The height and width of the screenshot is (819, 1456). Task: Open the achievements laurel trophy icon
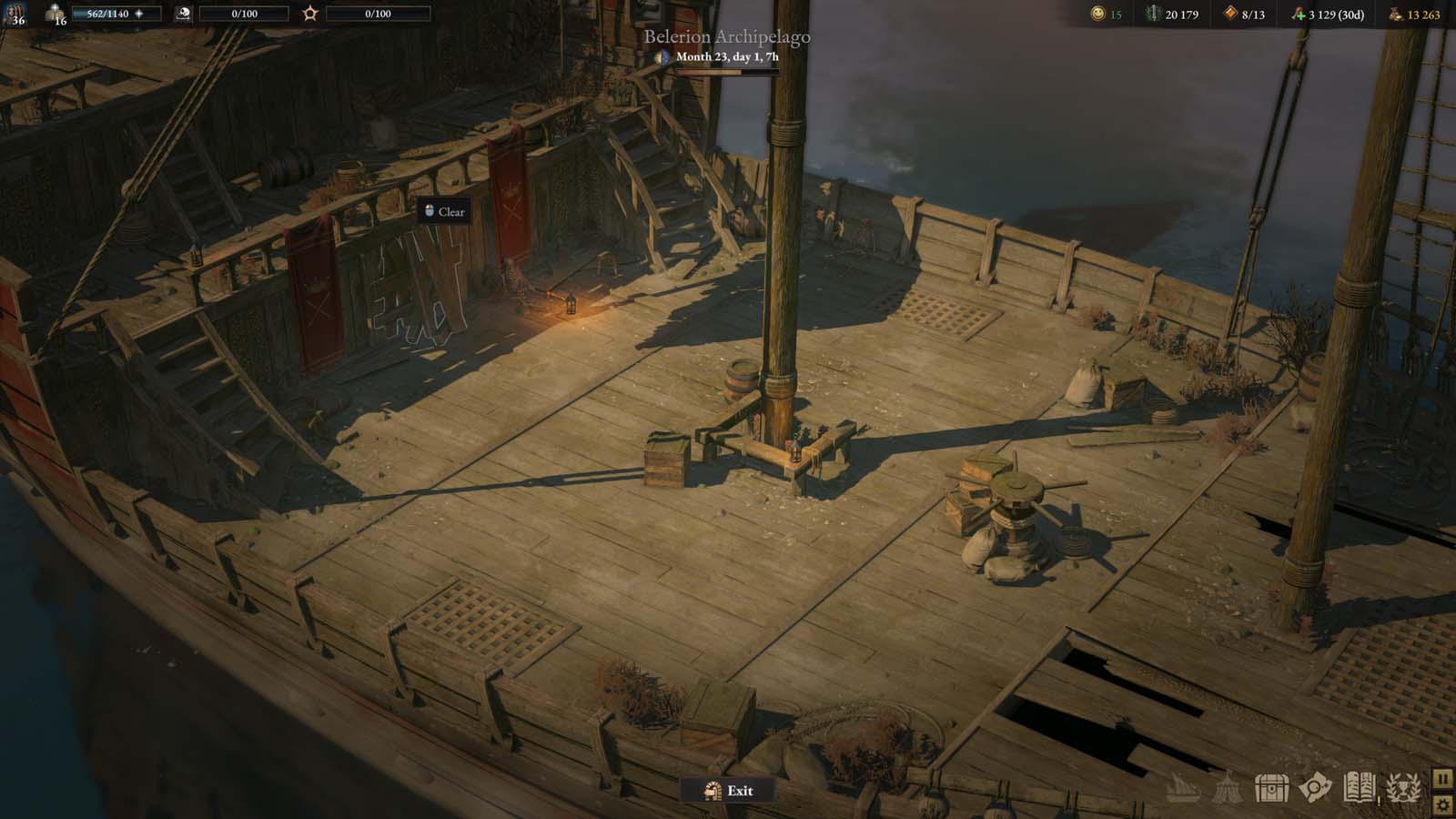pyautogui.click(x=1402, y=787)
